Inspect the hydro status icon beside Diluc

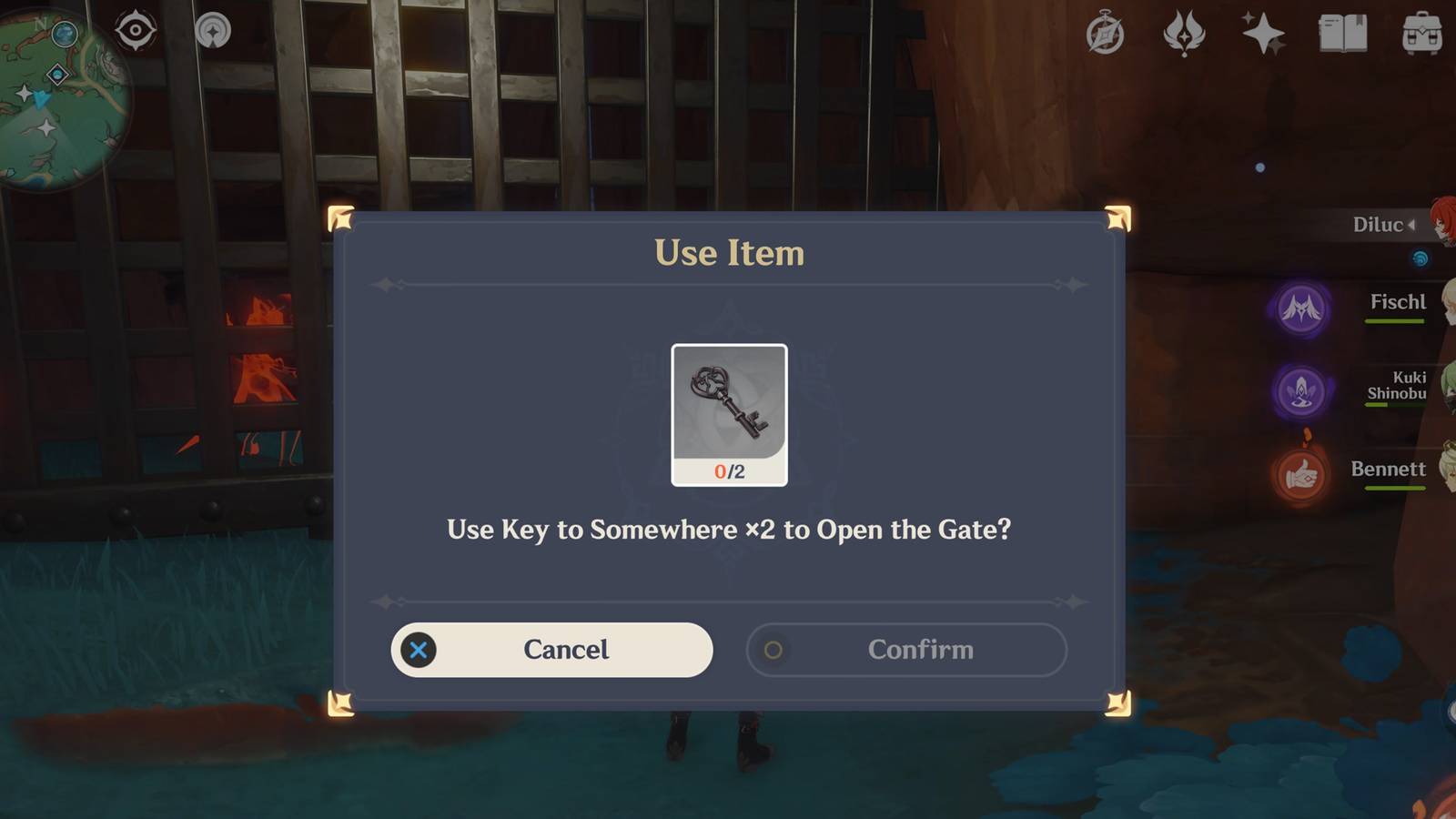pyautogui.click(x=1419, y=258)
